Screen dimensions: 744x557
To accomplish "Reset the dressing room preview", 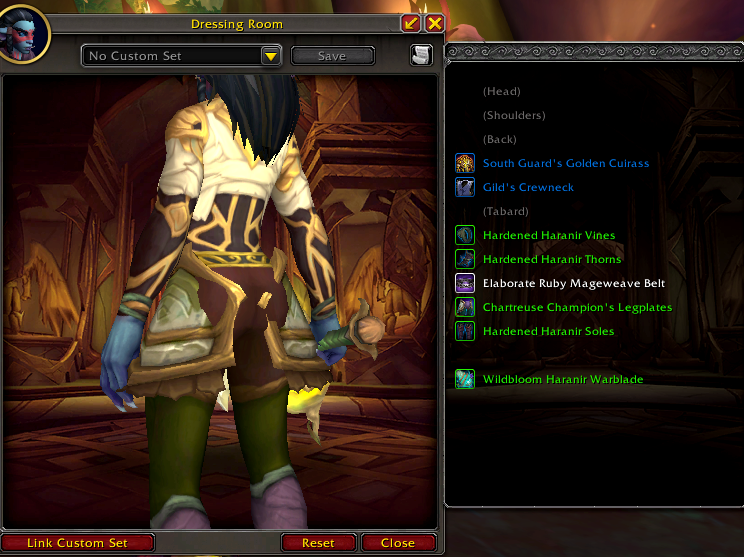I will pyautogui.click(x=318, y=543).
